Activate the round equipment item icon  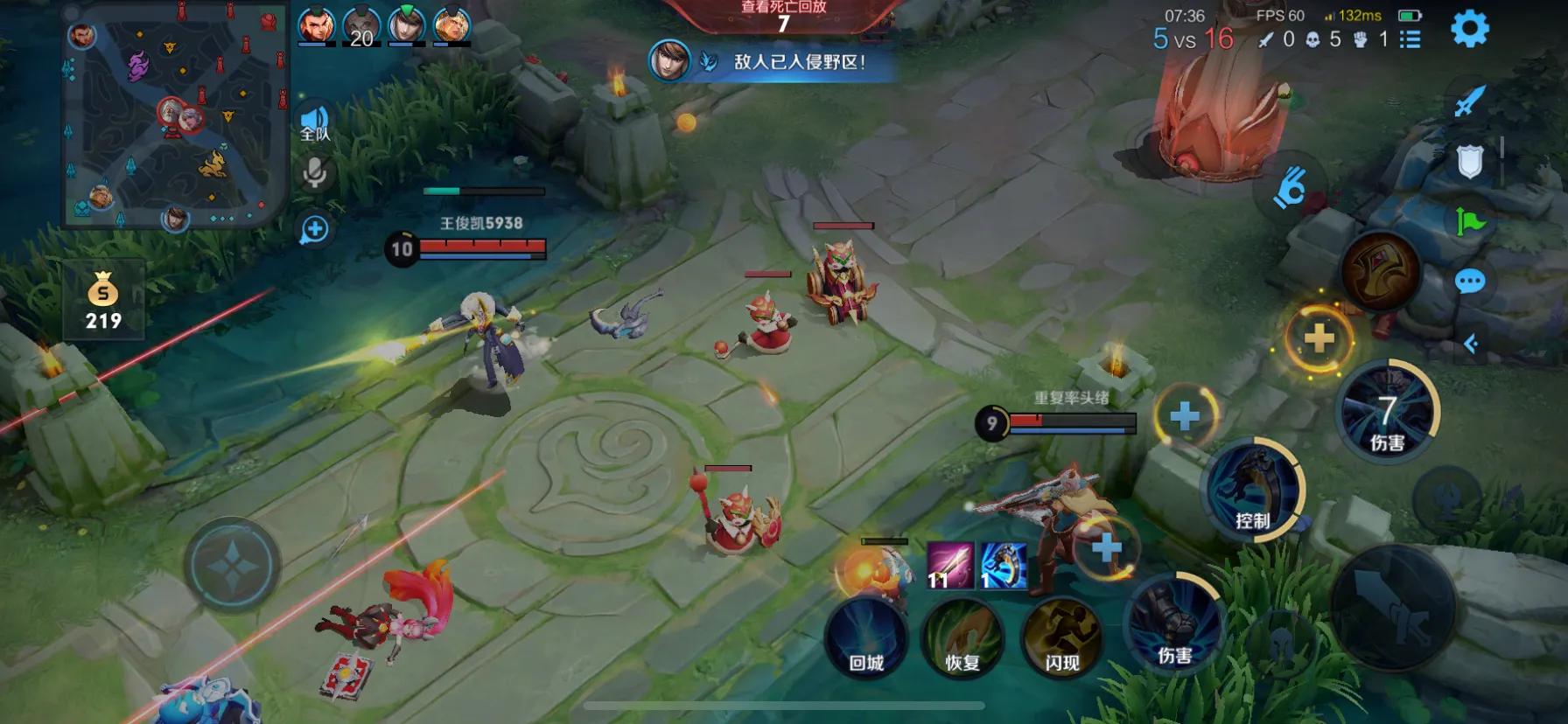coord(1380,271)
